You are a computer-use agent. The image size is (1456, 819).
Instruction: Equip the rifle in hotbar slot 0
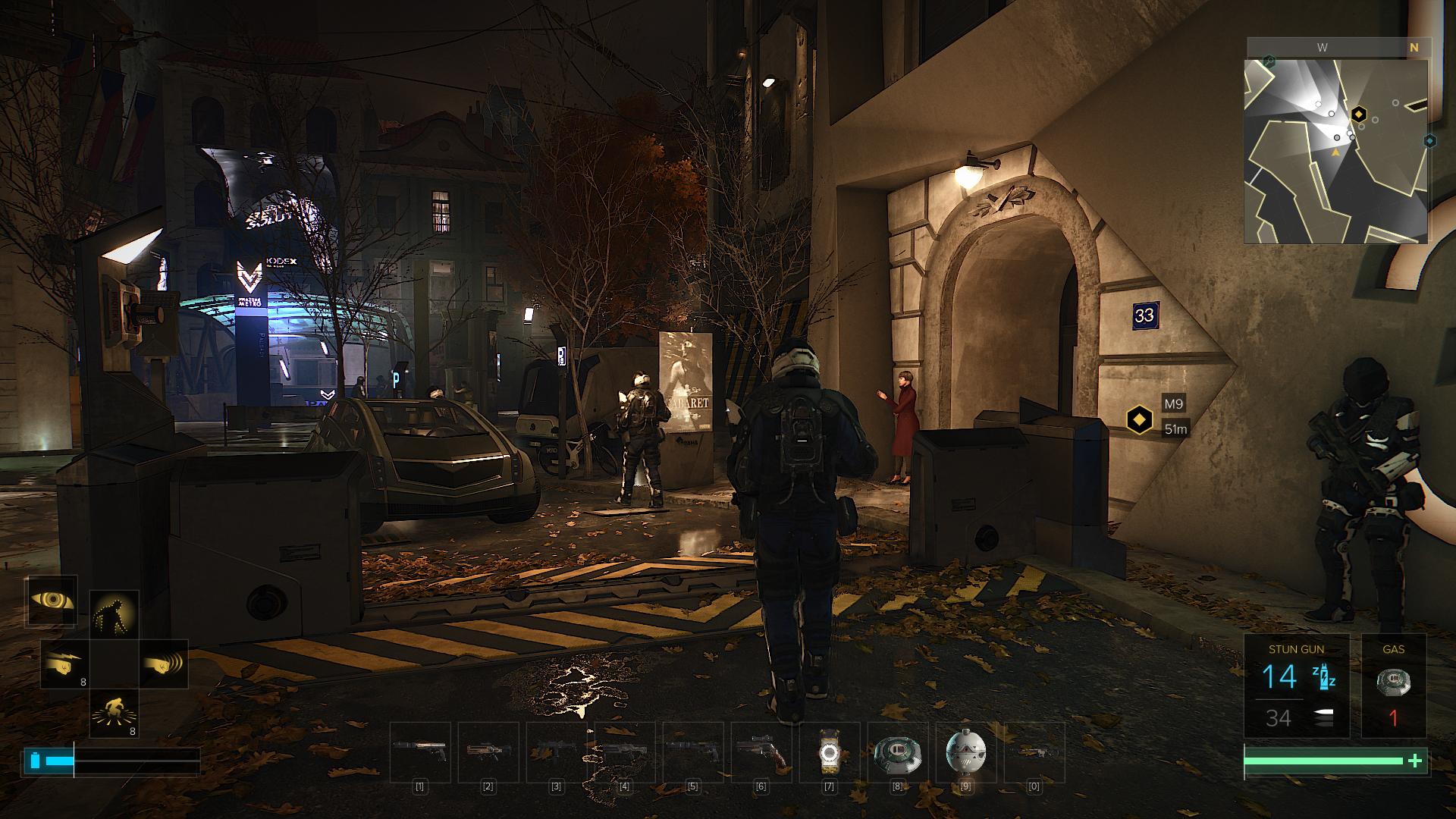tap(1034, 752)
